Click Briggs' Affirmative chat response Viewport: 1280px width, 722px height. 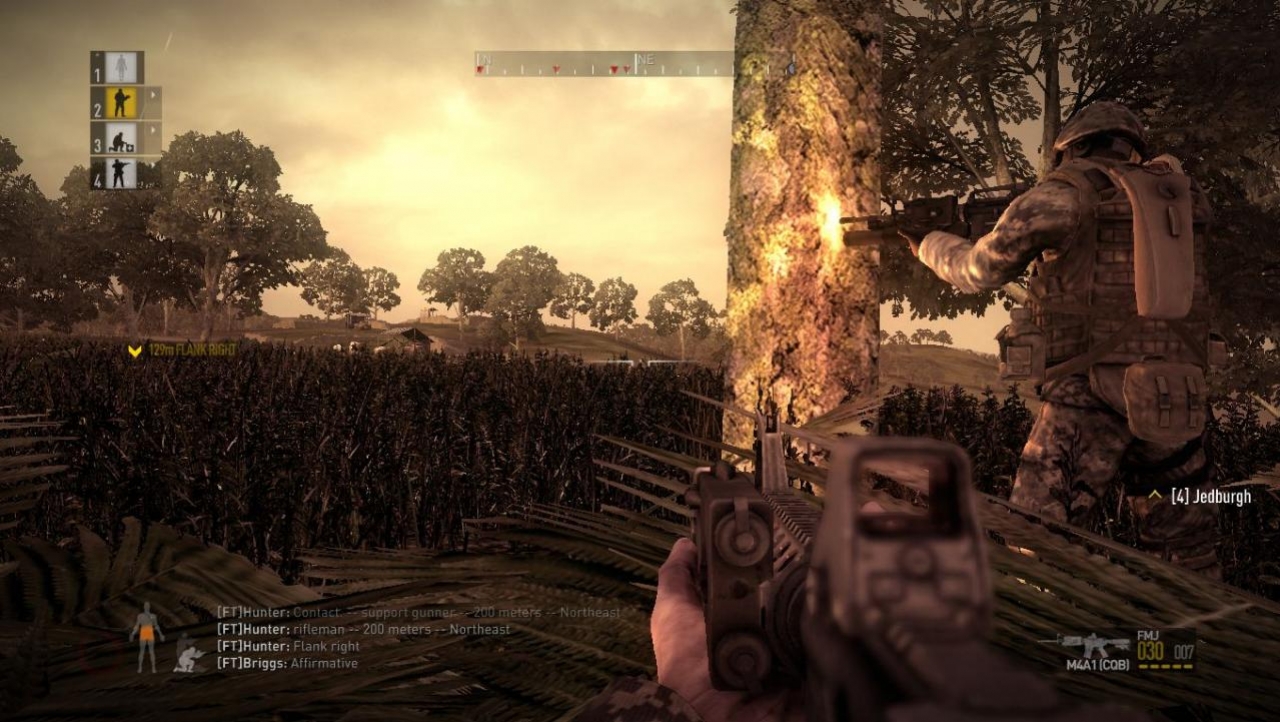(x=287, y=662)
